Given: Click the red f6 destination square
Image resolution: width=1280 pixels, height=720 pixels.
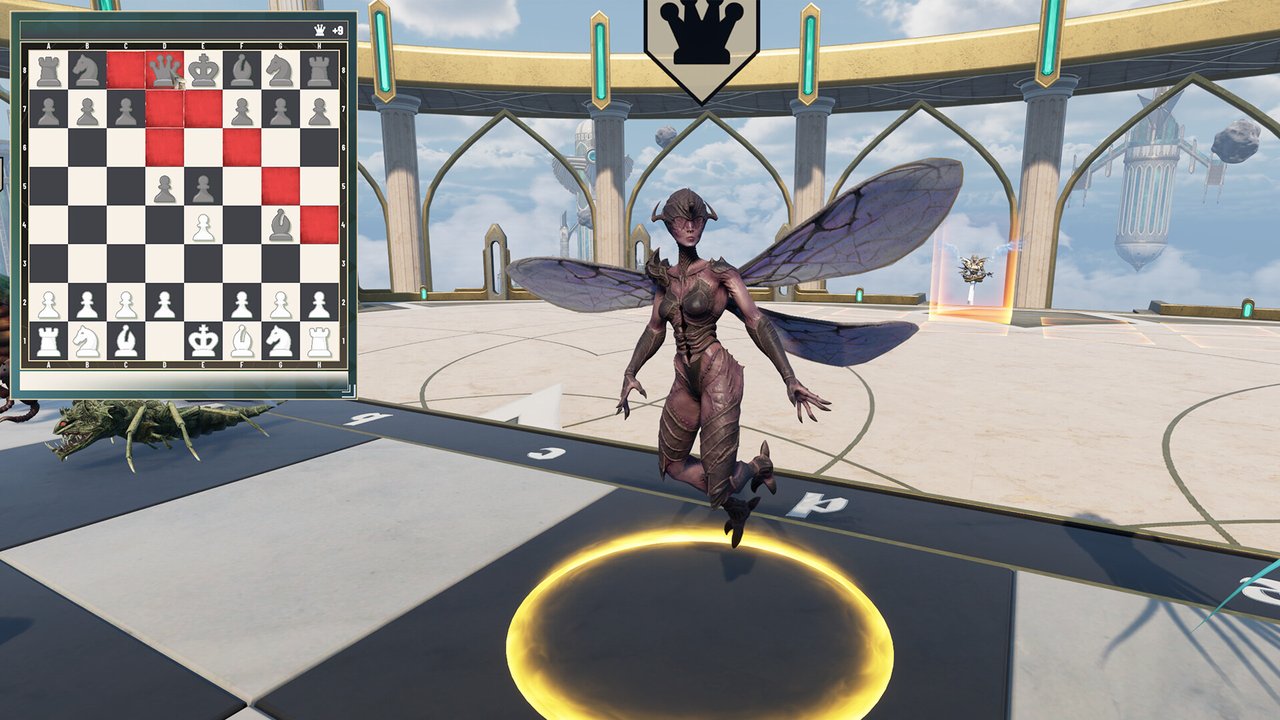Looking at the screenshot, I should [x=242, y=147].
